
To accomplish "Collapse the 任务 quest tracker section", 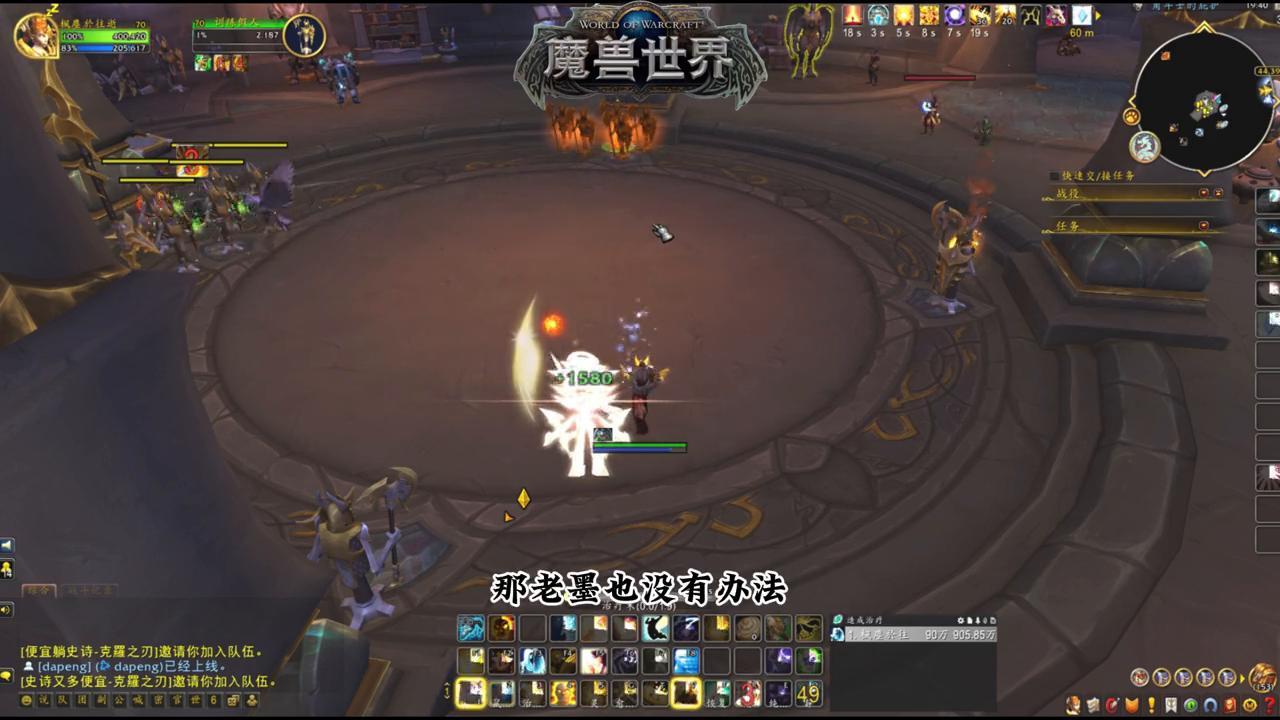I will 1206,226.
